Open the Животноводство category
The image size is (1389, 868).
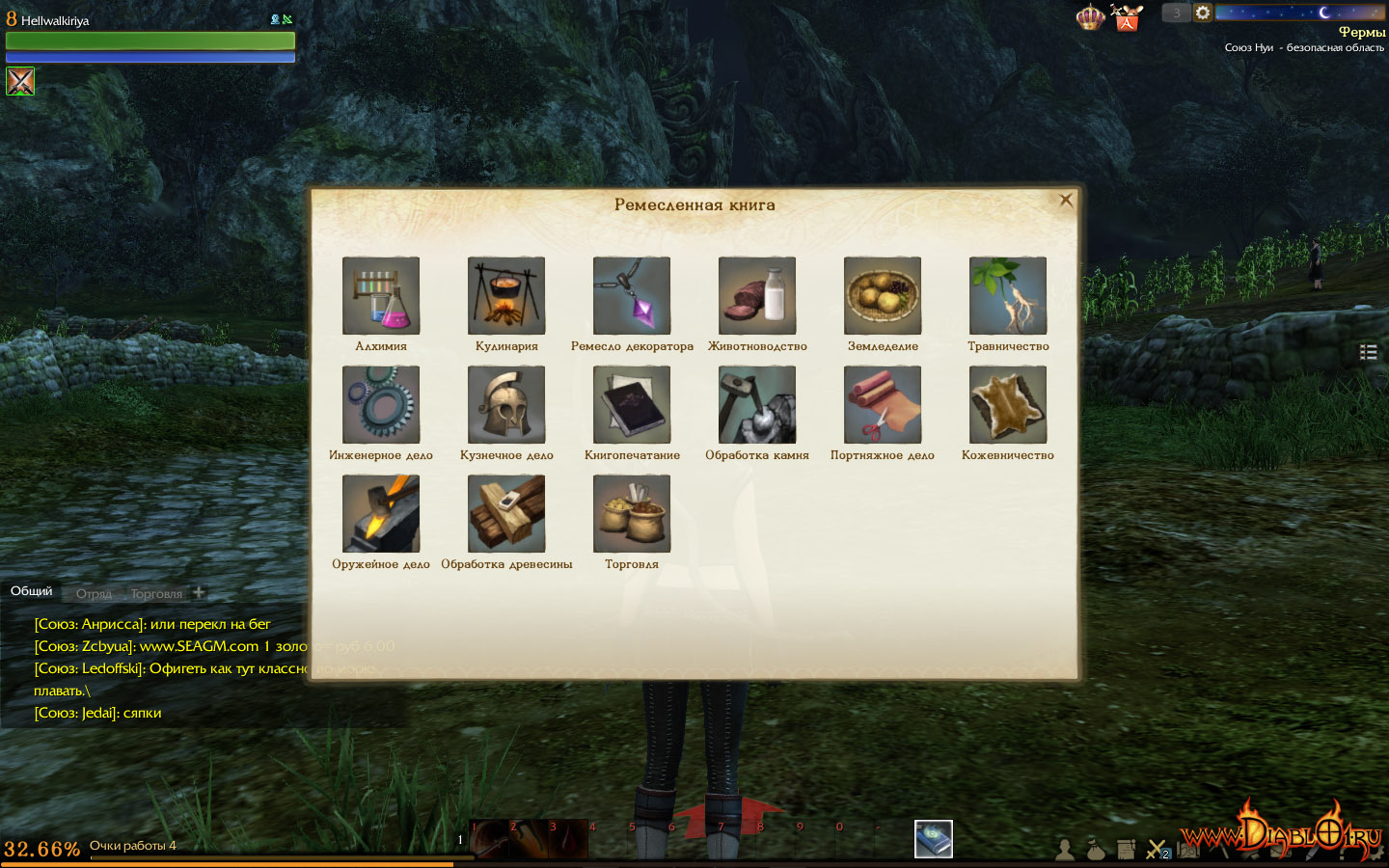[757, 295]
